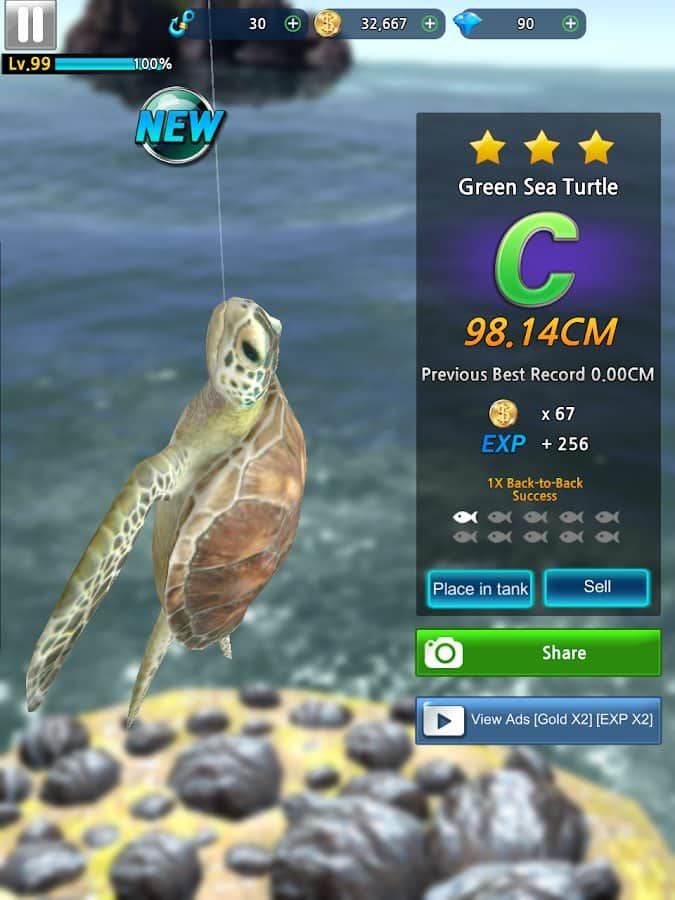Share the catch with the camera button
The height and width of the screenshot is (900, 675).
pos(538,653)
